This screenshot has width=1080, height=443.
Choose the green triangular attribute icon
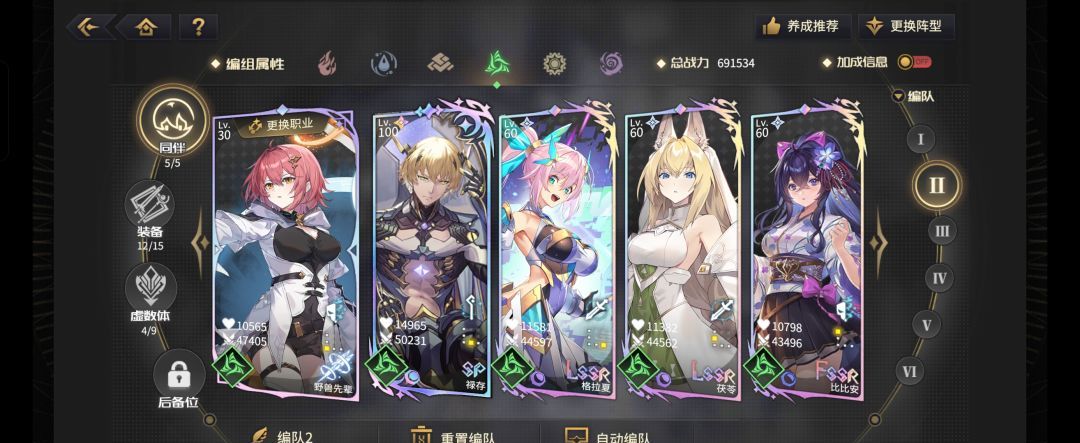[497, 64]
